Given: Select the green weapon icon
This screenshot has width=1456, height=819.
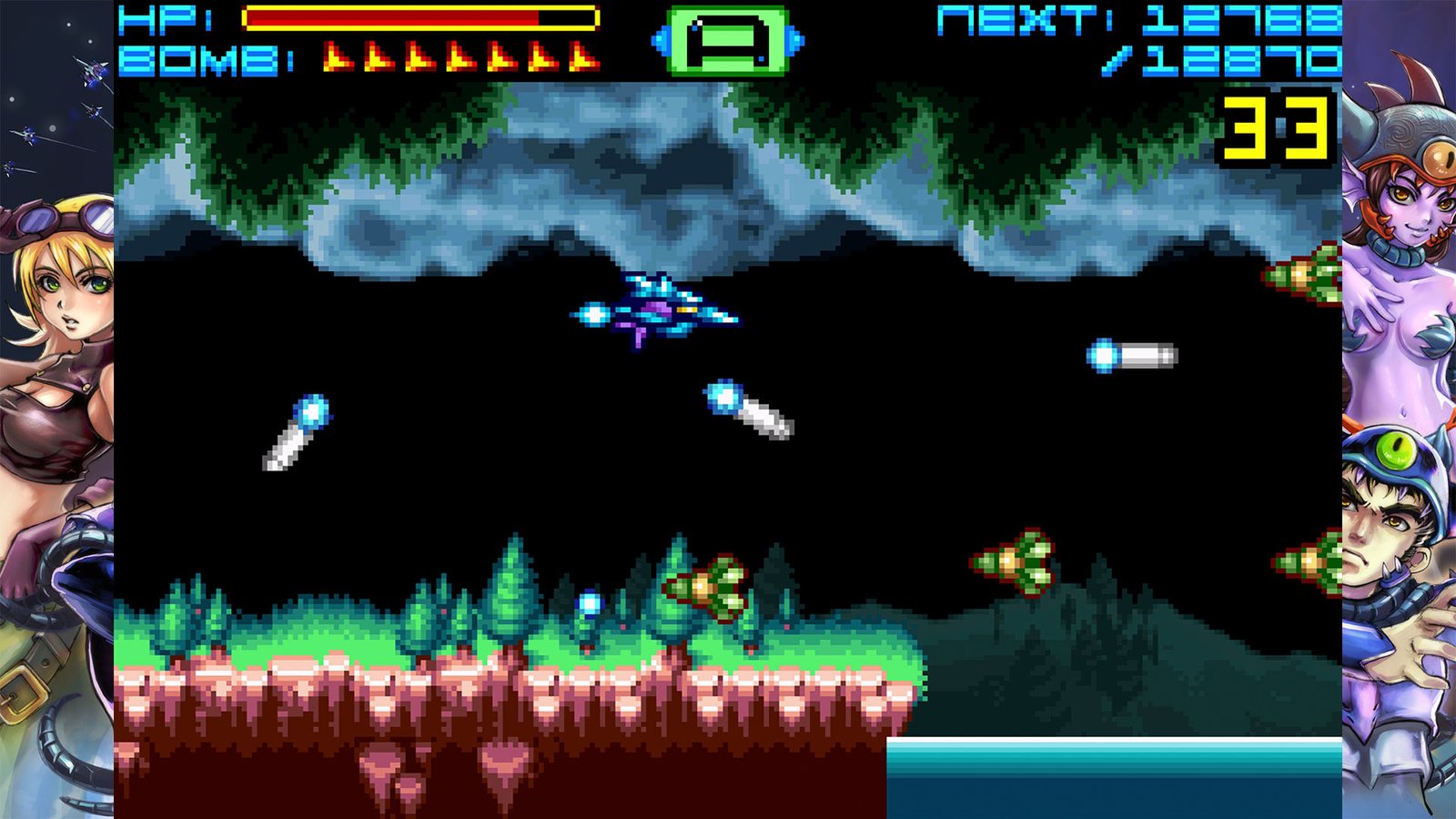Looking at the screenshot, I should click(727, 41).
